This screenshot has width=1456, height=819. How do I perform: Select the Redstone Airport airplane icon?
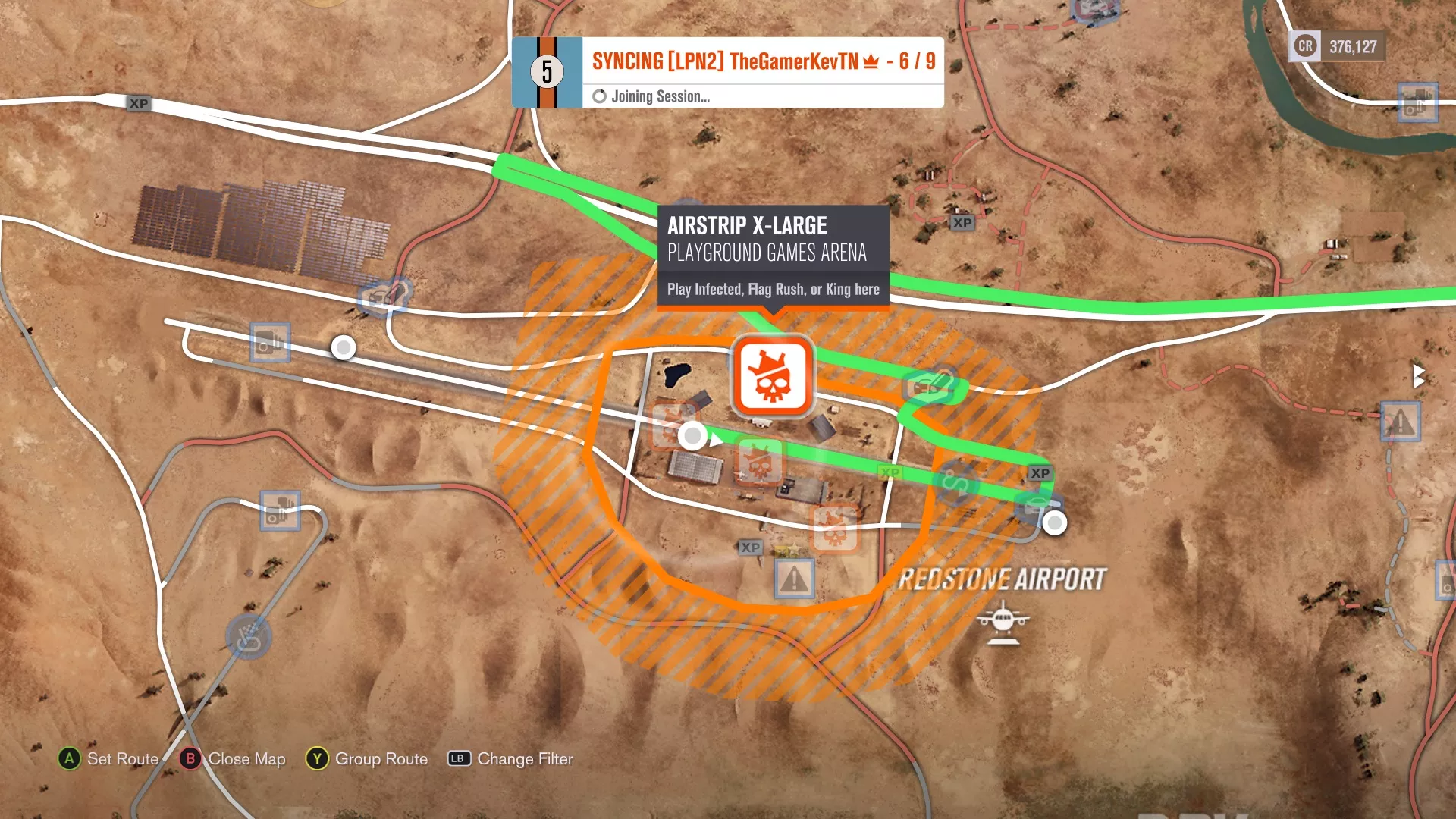[x=1003, y=620]
